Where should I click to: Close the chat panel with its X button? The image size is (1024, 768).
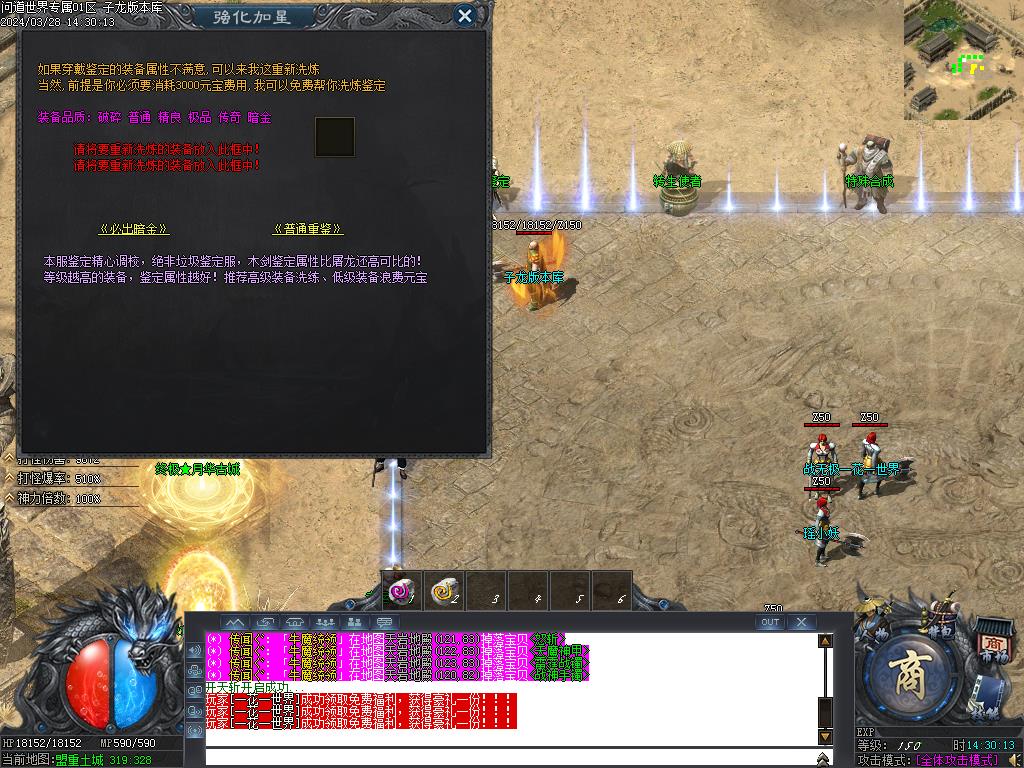tap(801, 622)
